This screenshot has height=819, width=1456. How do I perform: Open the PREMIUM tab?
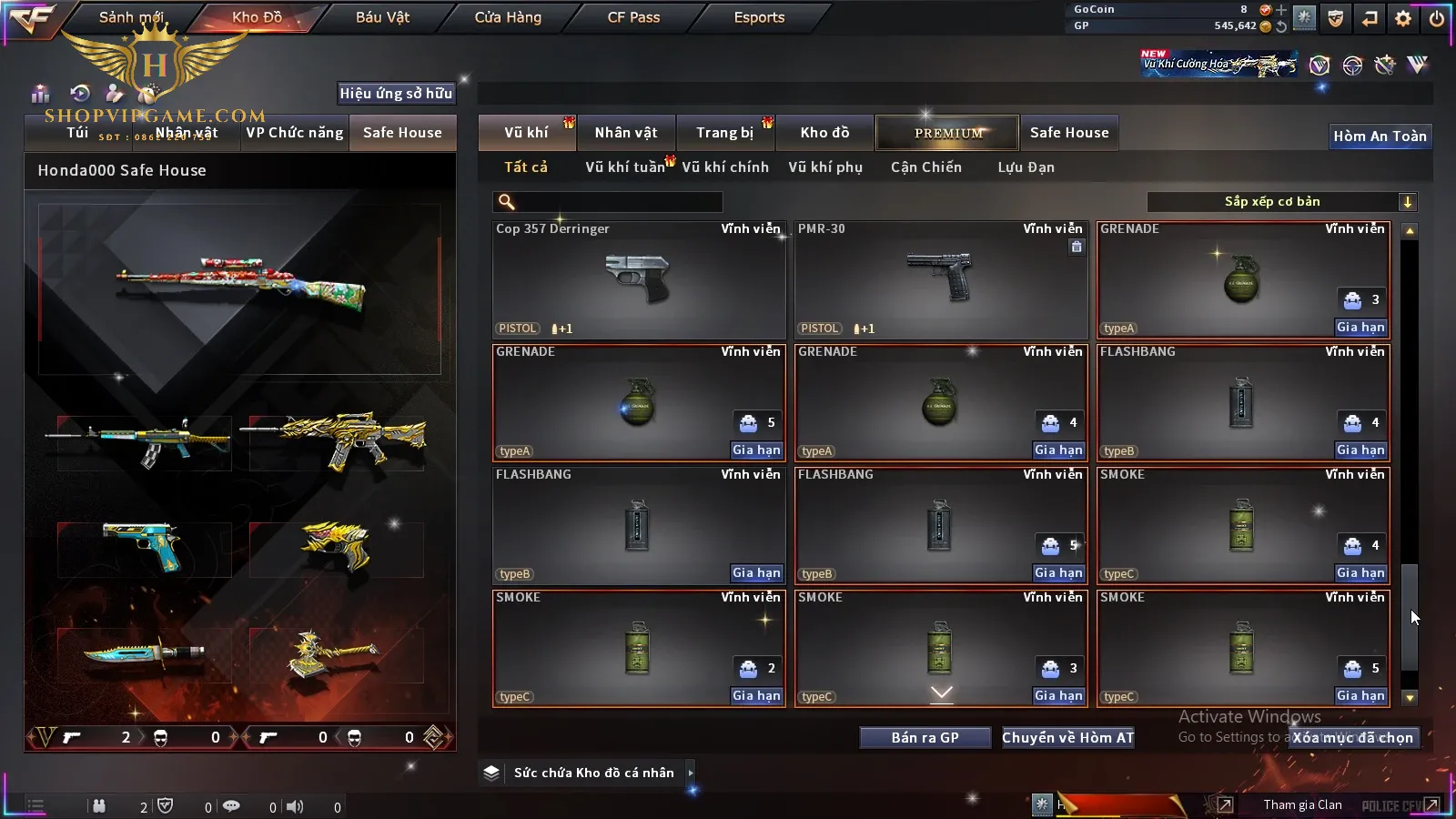point(948,133)
